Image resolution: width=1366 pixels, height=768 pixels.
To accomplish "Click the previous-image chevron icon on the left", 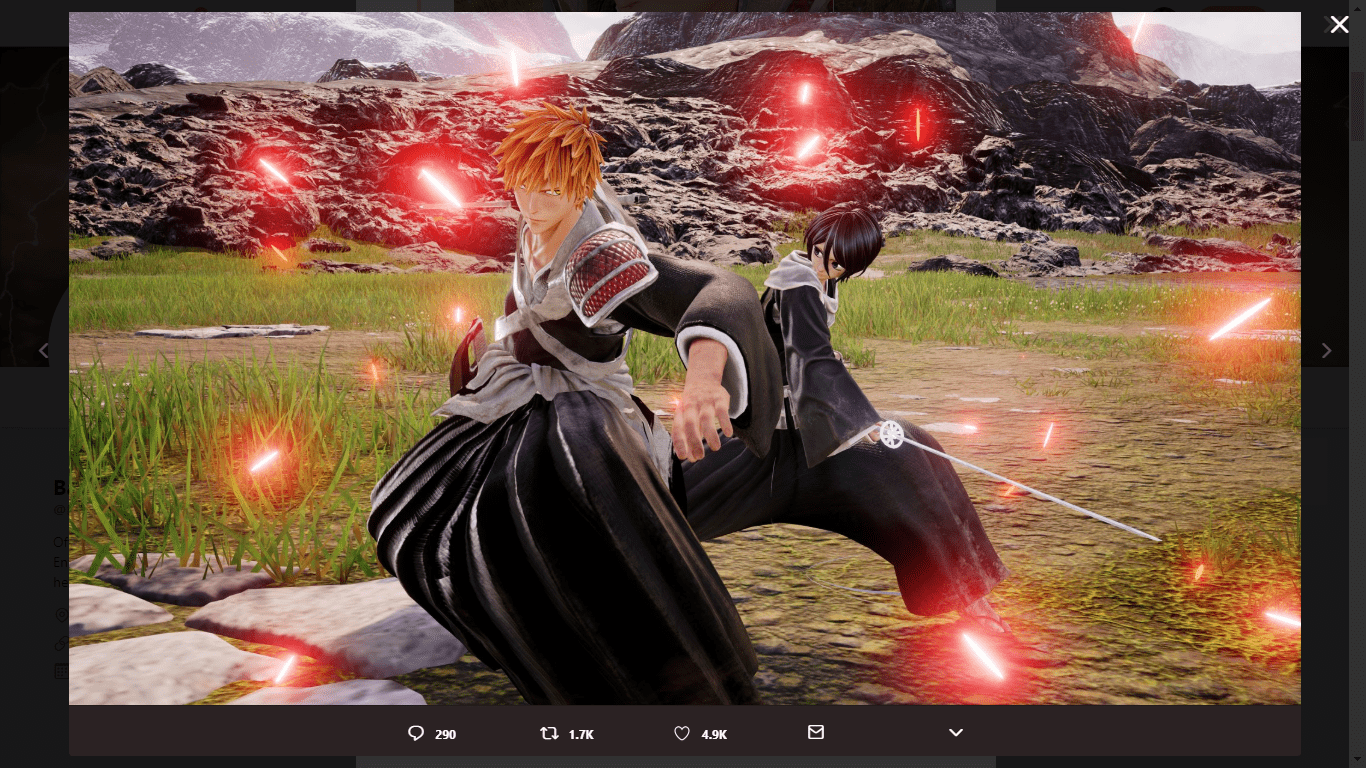I will (x=44, y=351).
